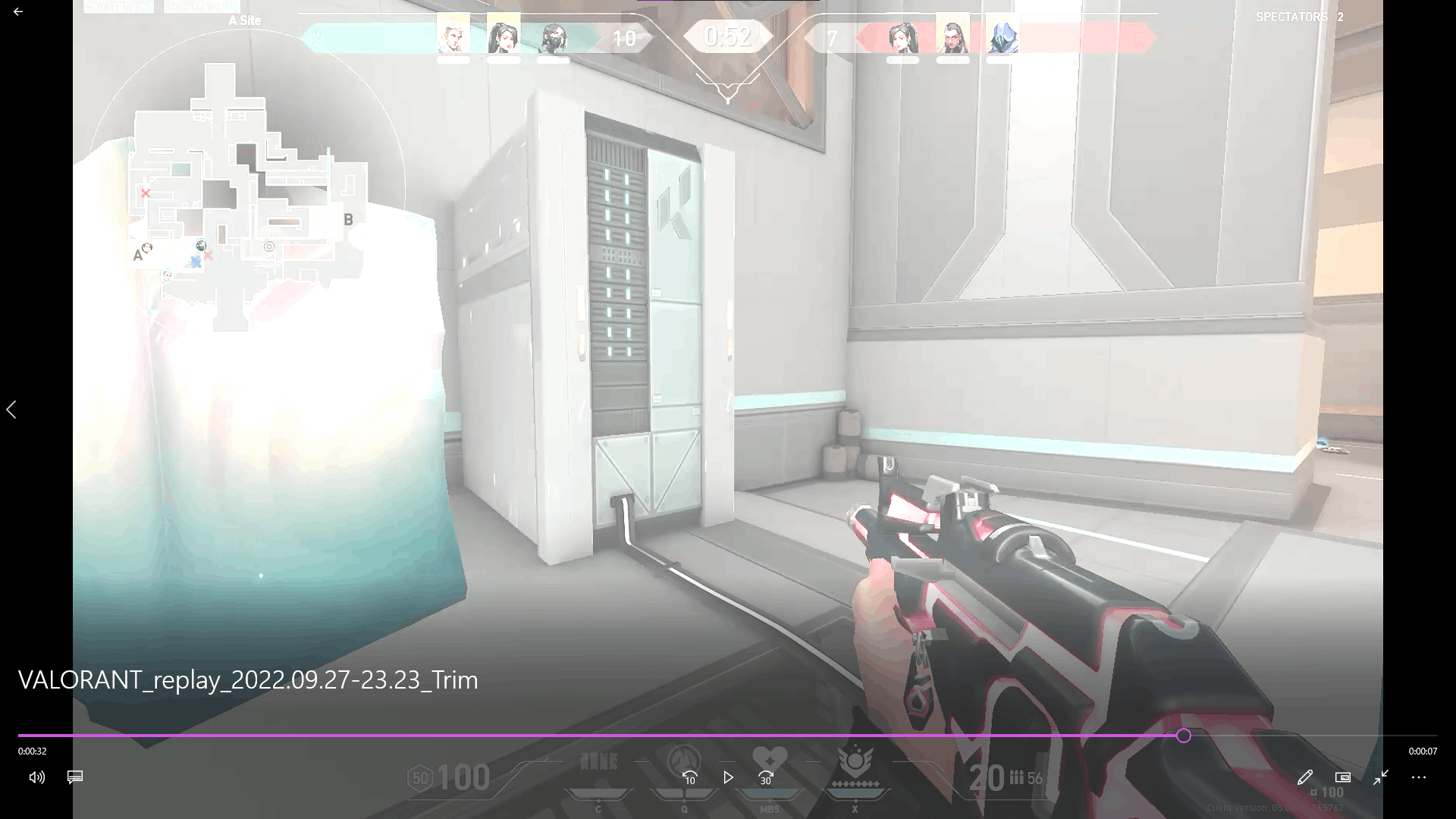This screenshot has width=1456, height=819.
Task: Select the blue team's Sage portrait
Action: coord(503,35)
